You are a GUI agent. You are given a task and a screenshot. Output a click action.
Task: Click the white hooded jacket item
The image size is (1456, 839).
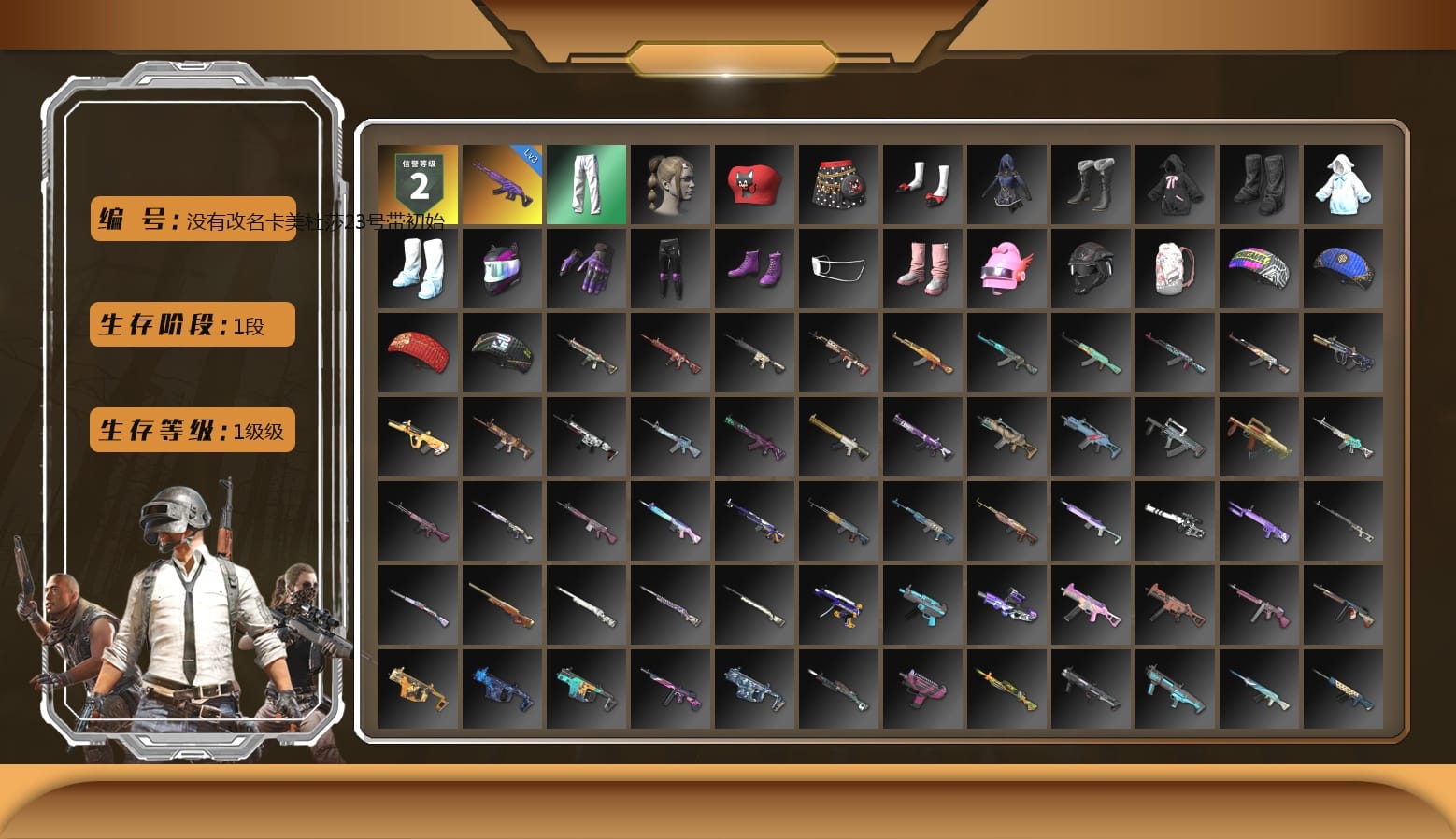pos(1344,184)
